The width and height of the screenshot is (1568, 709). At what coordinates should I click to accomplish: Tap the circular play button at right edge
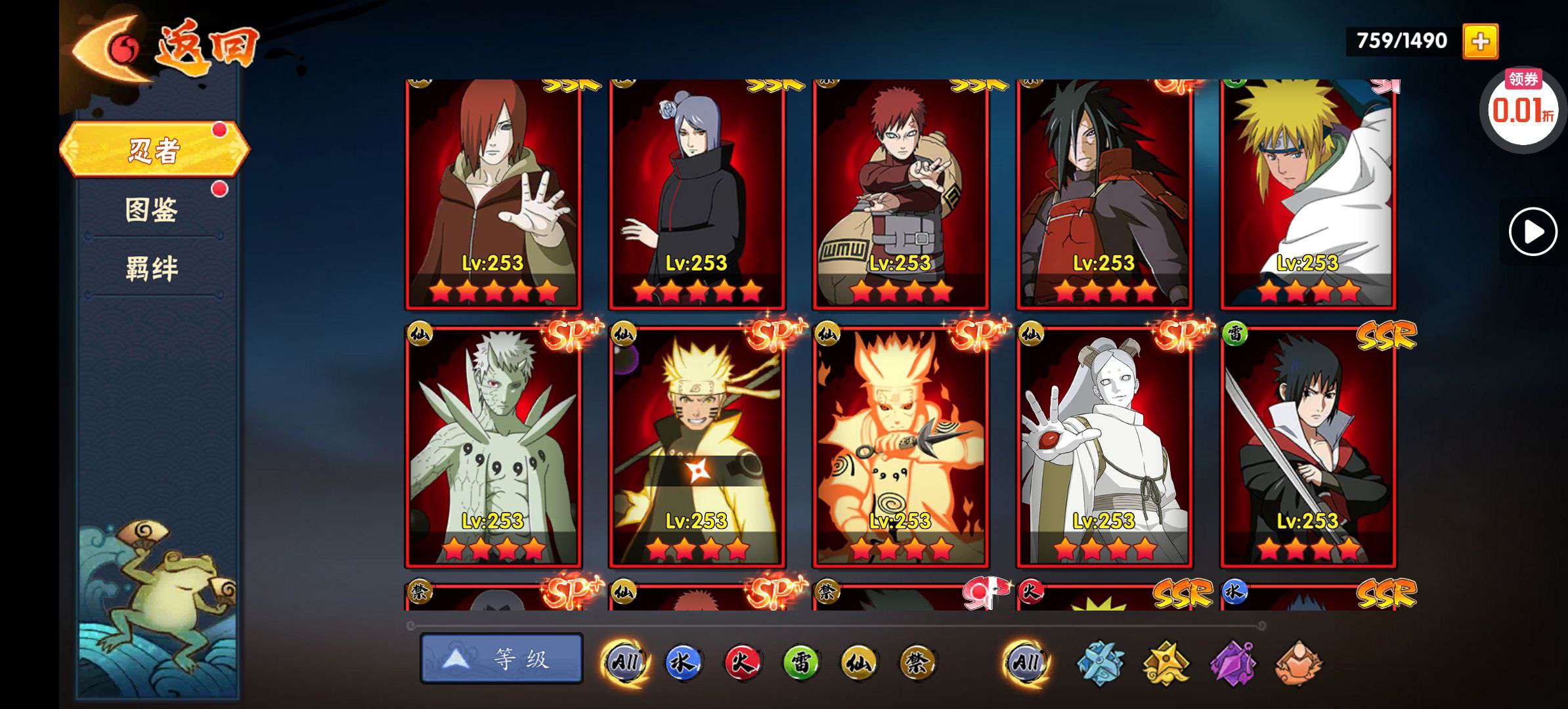coord(1533,232)
